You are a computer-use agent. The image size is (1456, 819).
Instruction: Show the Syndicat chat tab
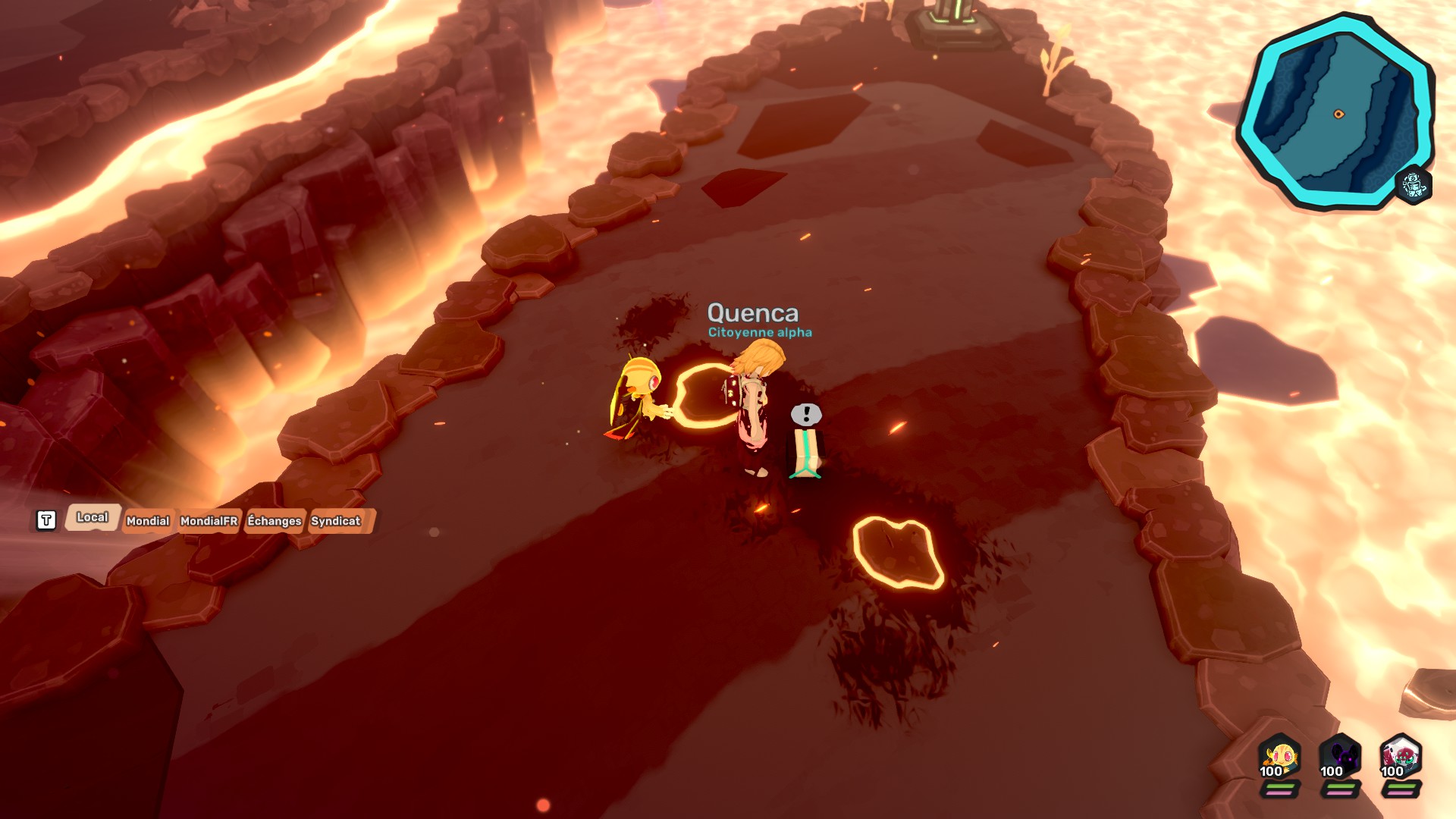click(x=336, y=521)
